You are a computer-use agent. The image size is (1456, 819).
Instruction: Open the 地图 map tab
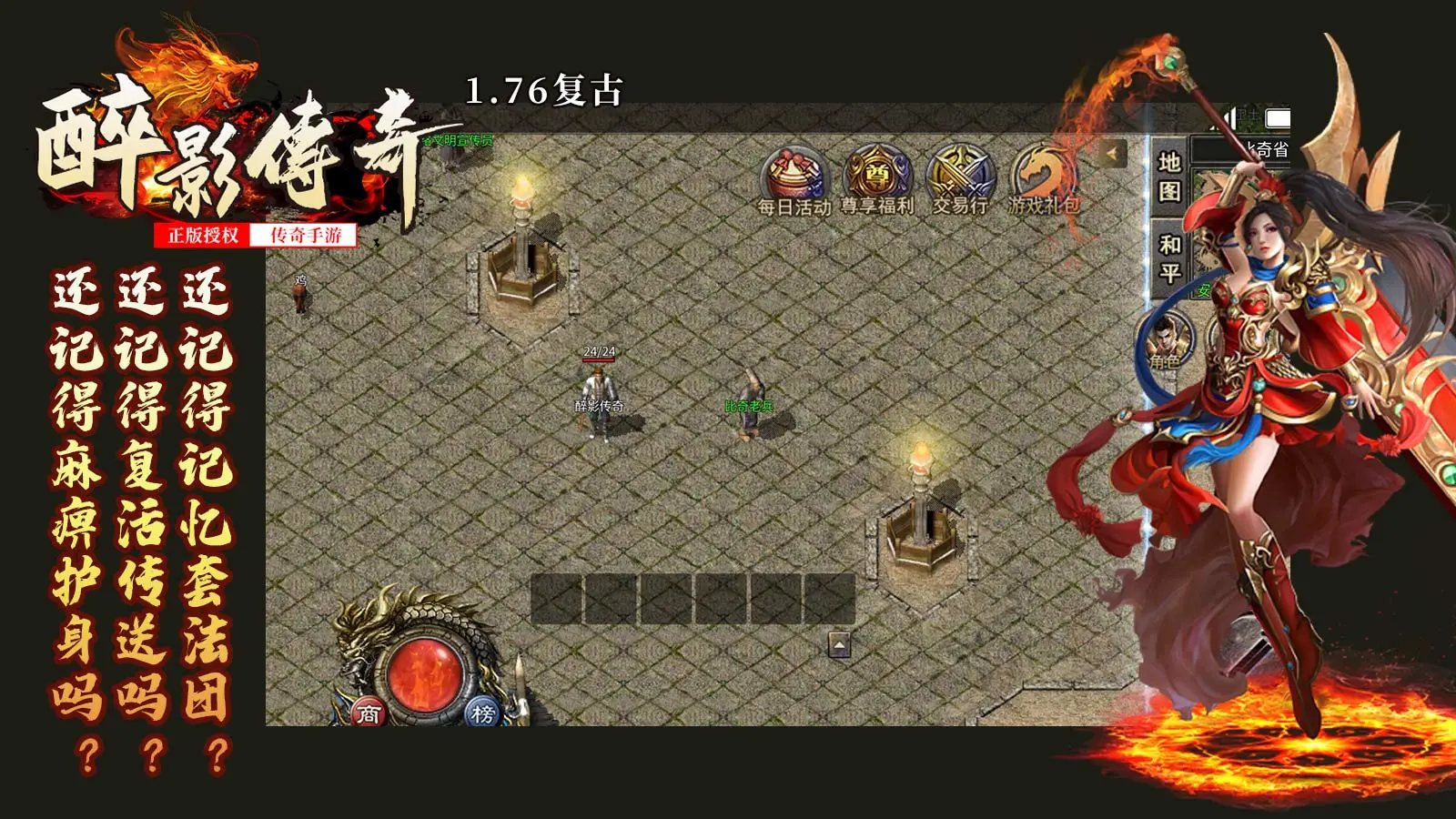coord(1170,177)
